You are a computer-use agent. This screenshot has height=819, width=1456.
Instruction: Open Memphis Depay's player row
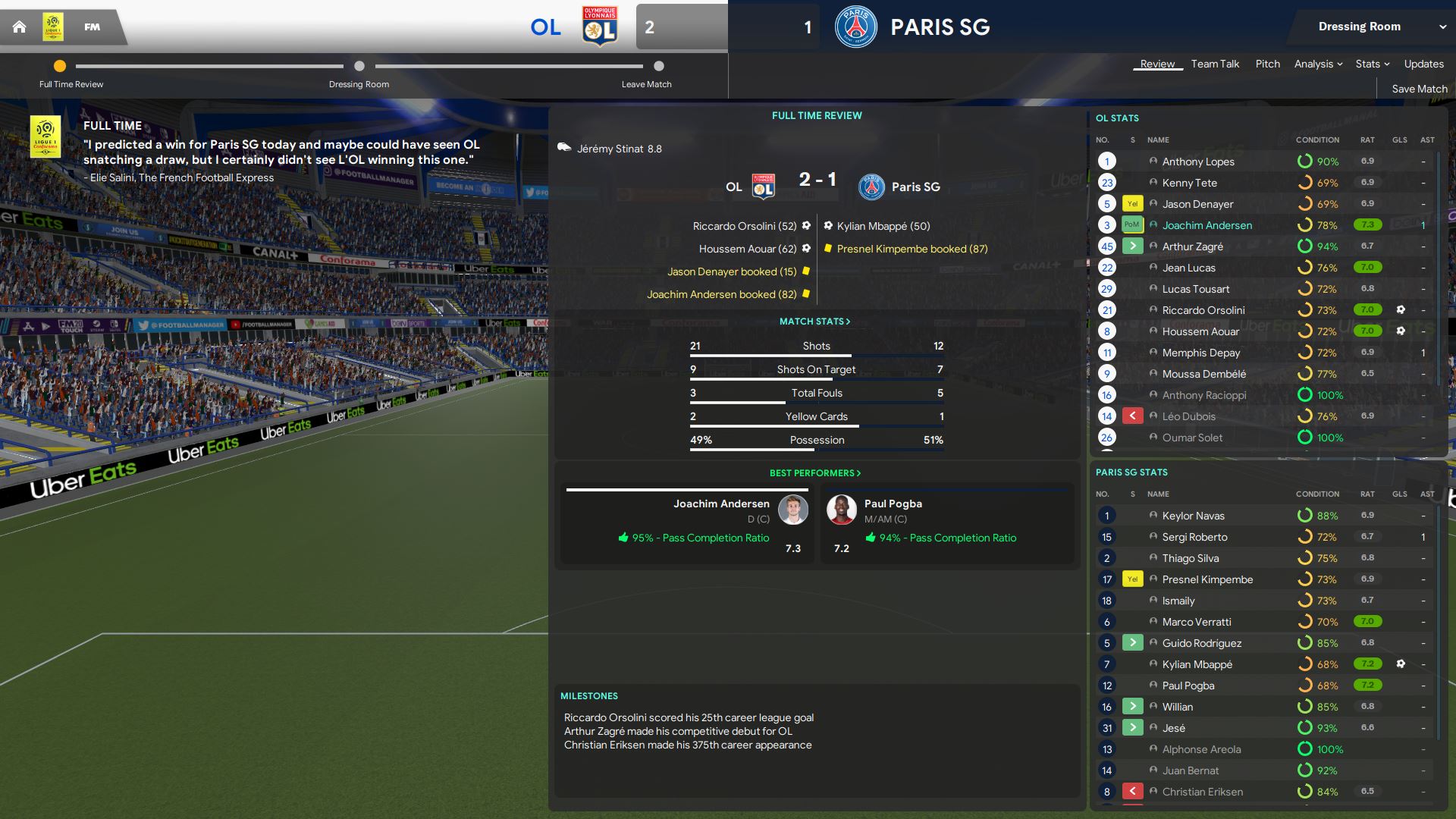(x=1200, y=353)
